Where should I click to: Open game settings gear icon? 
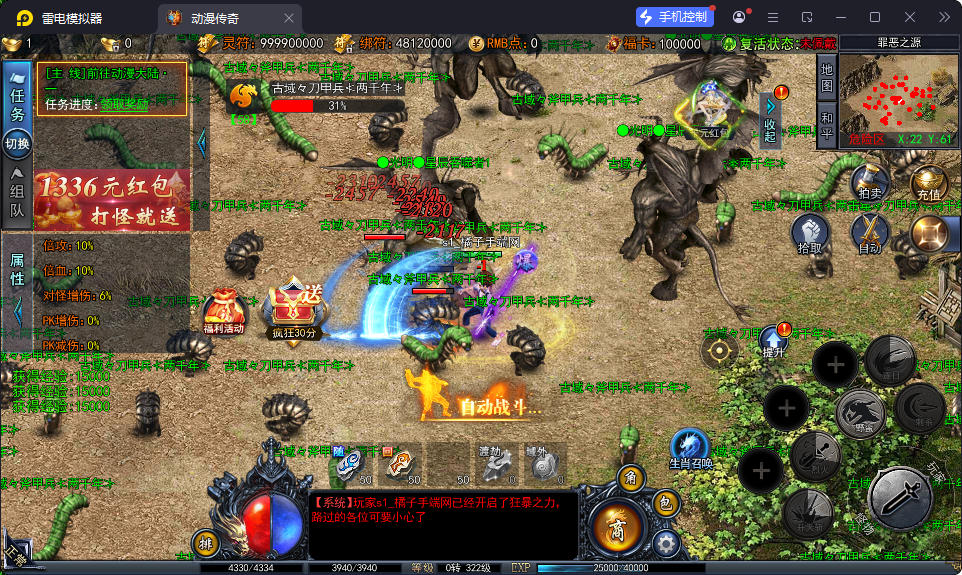(x=667, y=543)
